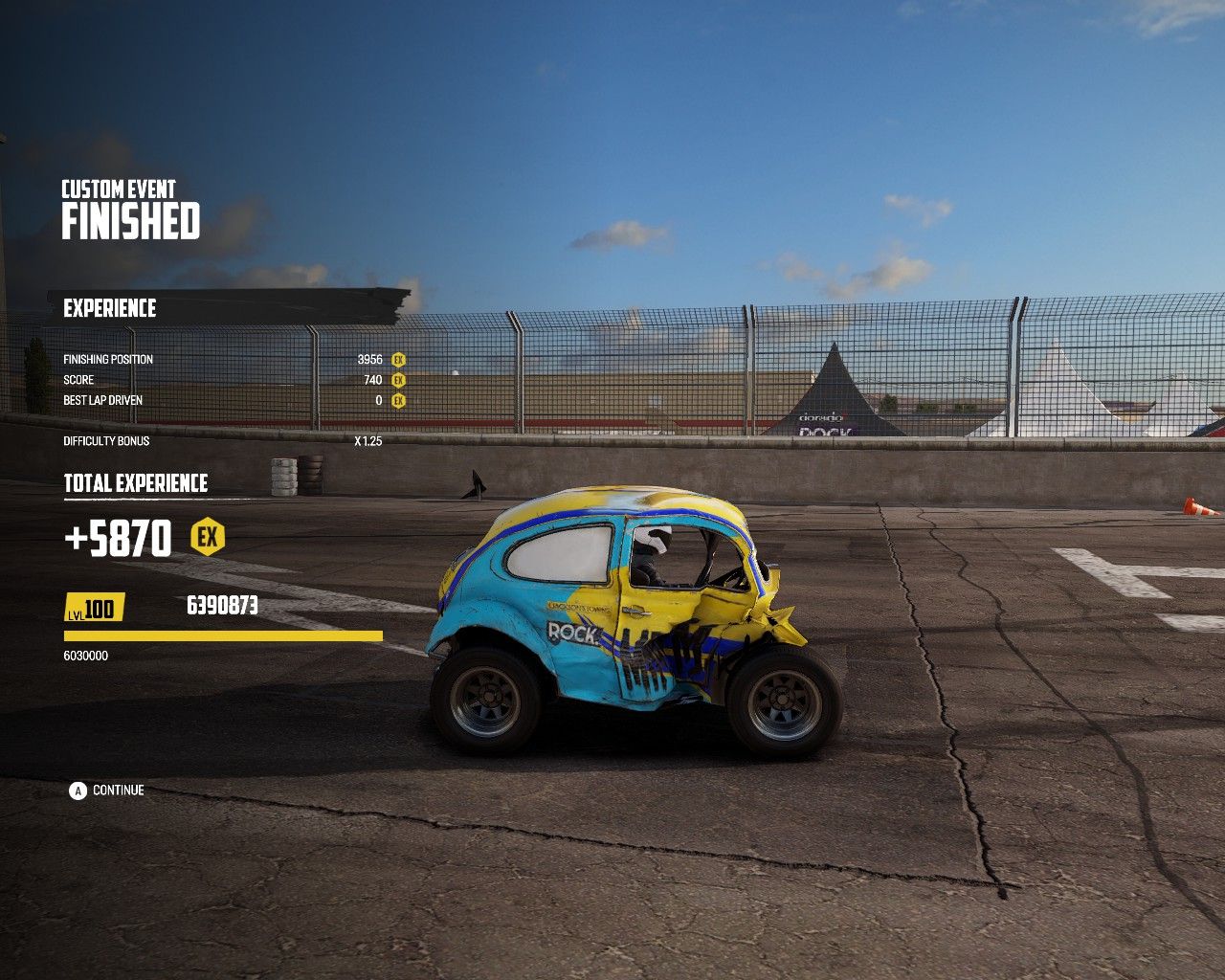
Task: Select the CUSTOM EVENT FINISHED title
Action: point(129,211)
